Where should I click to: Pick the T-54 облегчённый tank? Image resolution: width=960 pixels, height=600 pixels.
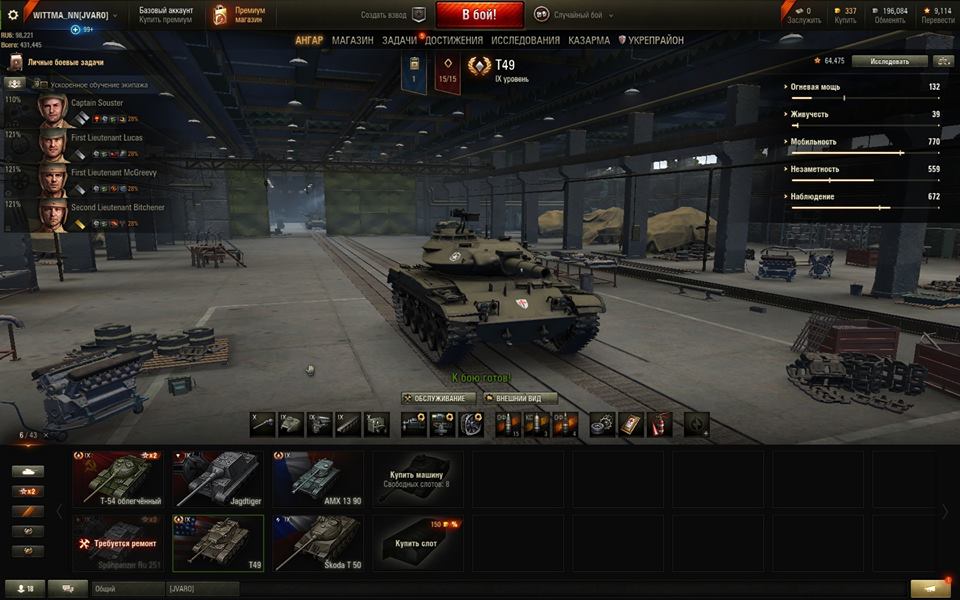117,479
